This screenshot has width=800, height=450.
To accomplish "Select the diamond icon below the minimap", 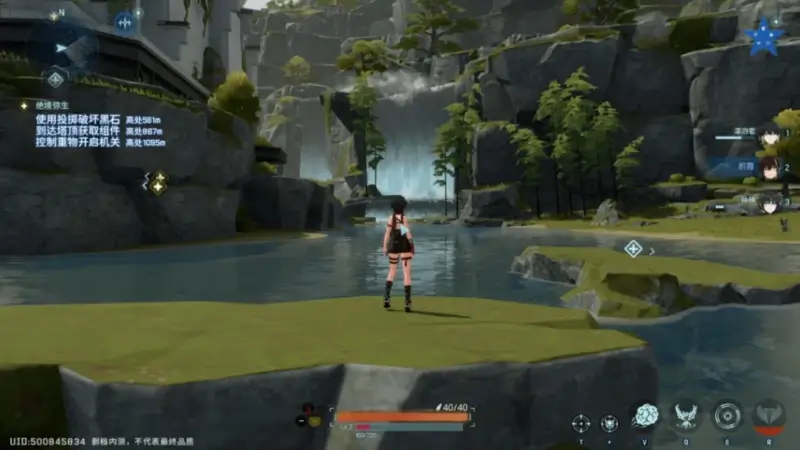I will [x=56, y=79].
